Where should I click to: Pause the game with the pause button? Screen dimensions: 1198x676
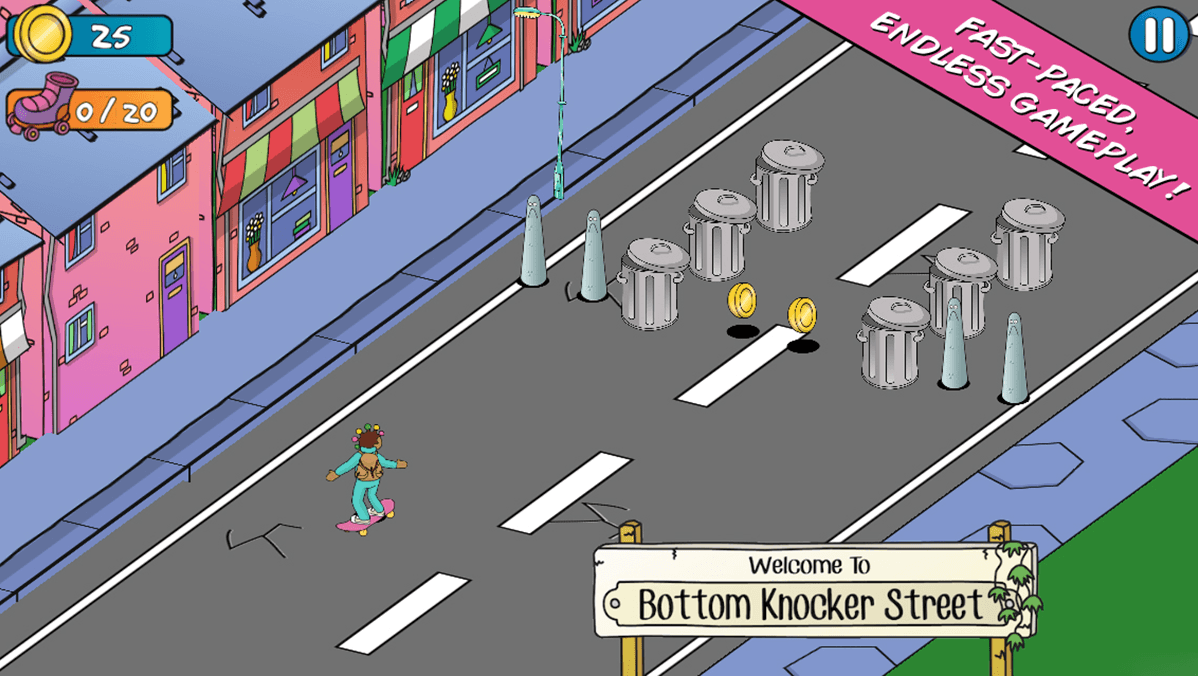point(1158,34)
